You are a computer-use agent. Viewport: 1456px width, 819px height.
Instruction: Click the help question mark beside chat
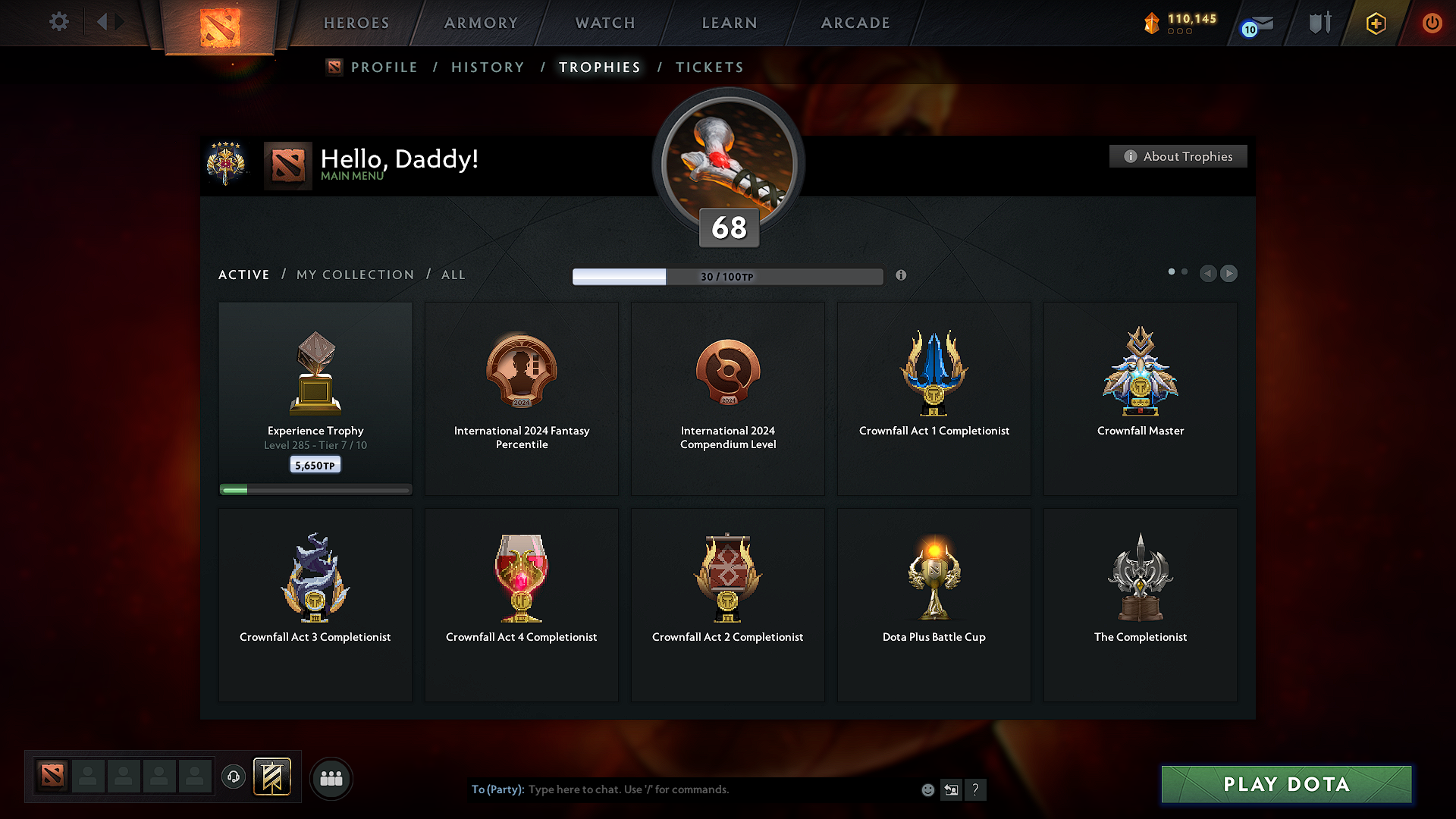point(976,789)
